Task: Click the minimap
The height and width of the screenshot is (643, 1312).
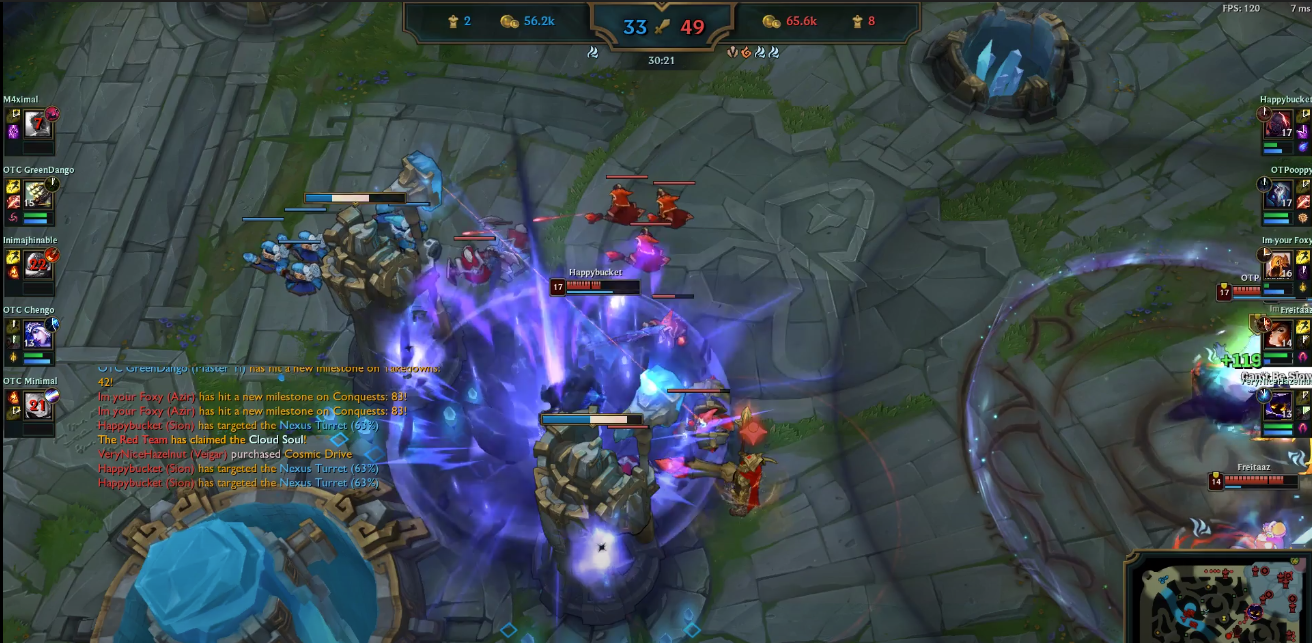Action: (1218, 596)
